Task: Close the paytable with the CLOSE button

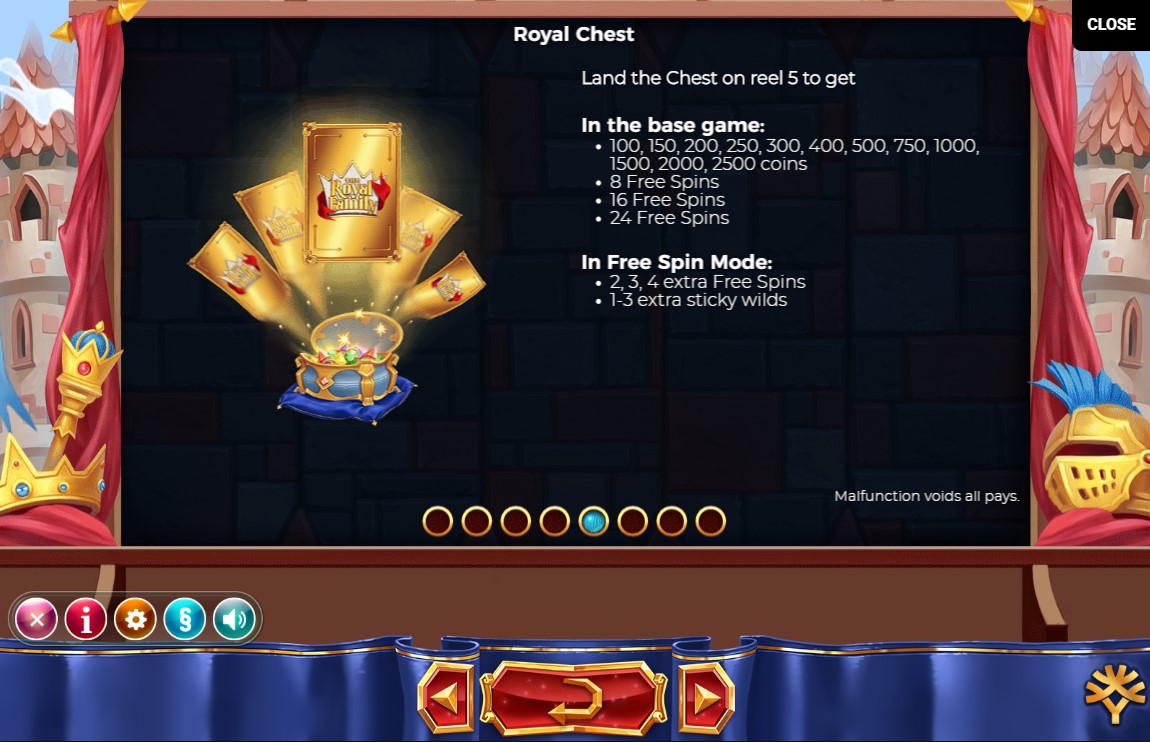Action: [1111, 24]
